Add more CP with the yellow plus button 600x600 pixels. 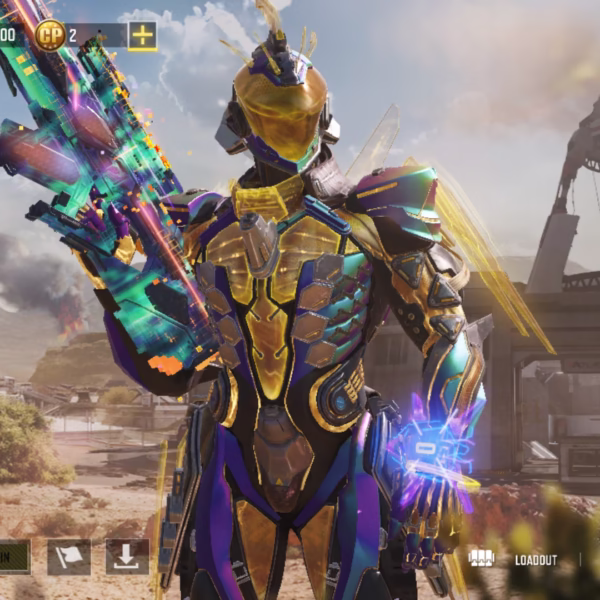click(x=143, y=36)
